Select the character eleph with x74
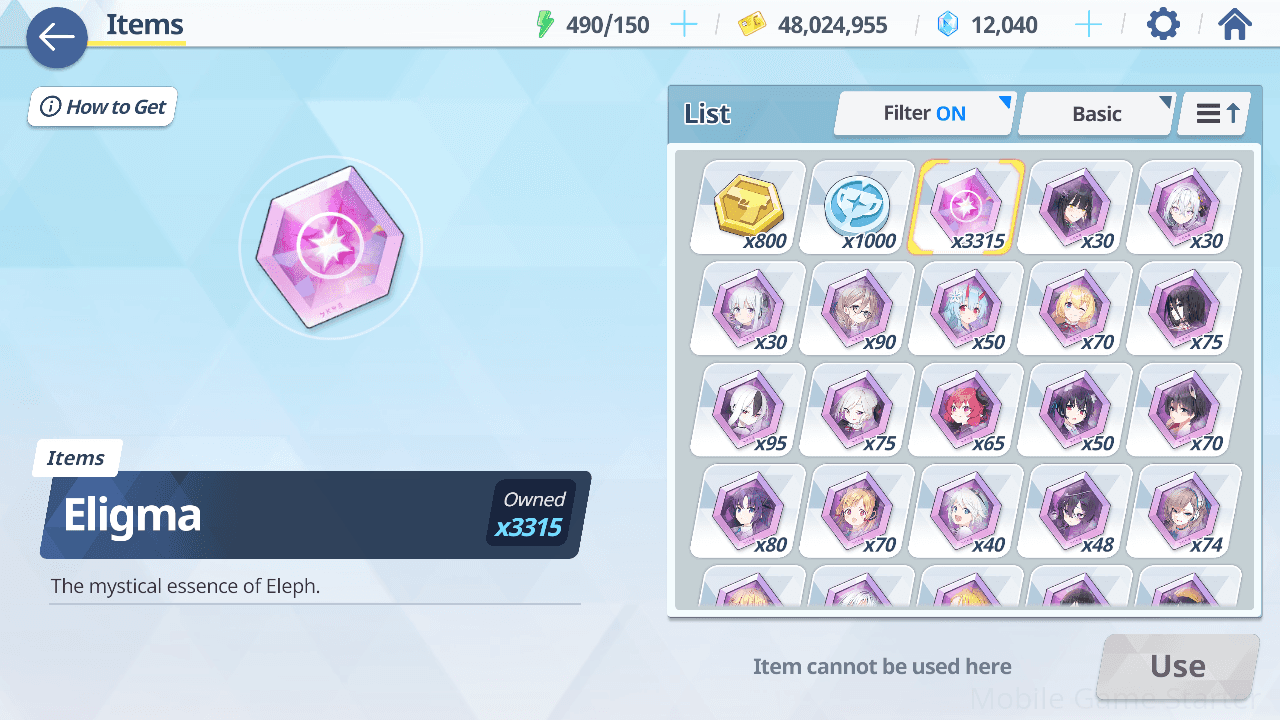This screenshot has height=720, width=1280. (x=1184, y=510)
